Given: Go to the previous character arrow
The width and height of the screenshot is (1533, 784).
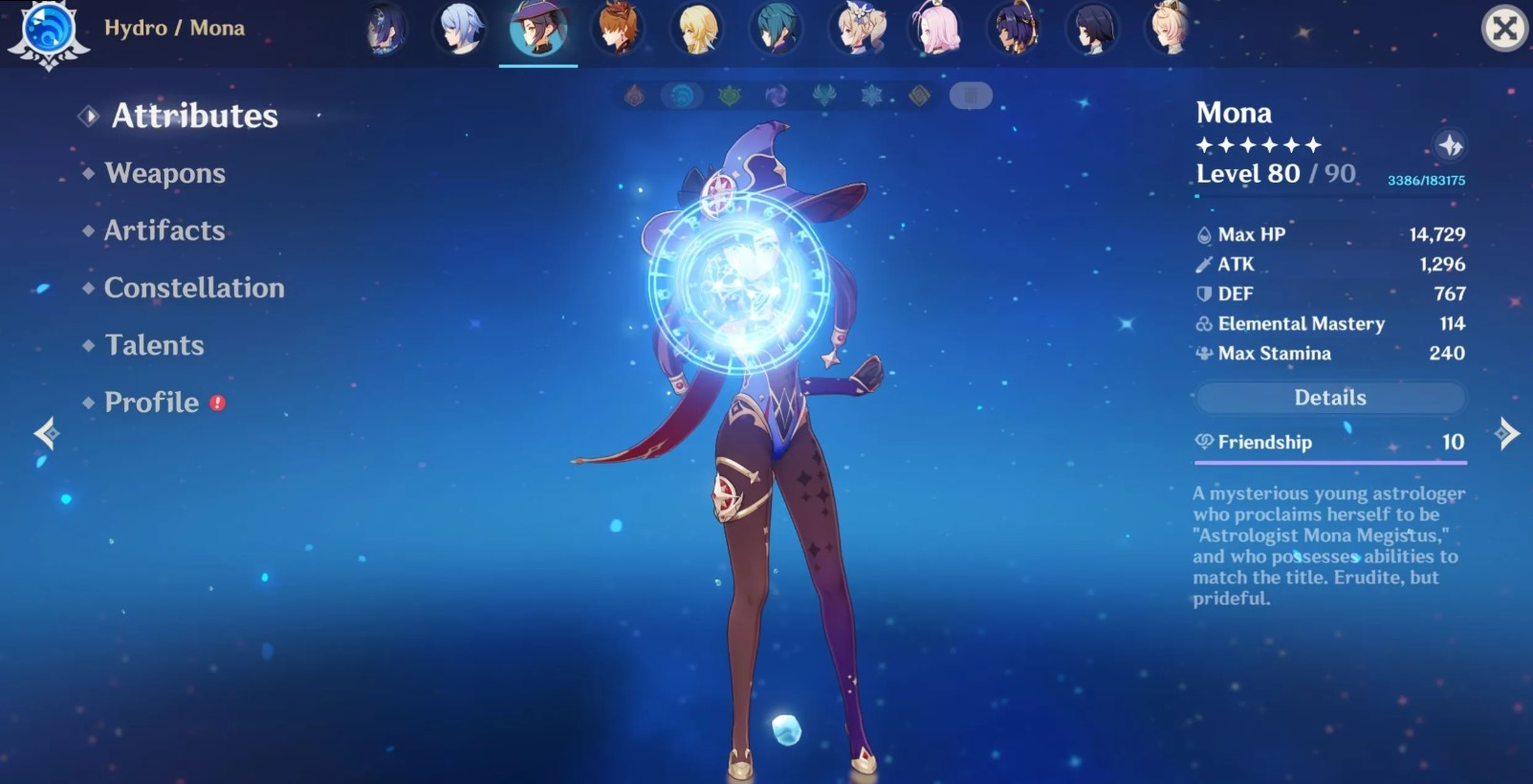Looking at the screenshot, I should 46,433.
